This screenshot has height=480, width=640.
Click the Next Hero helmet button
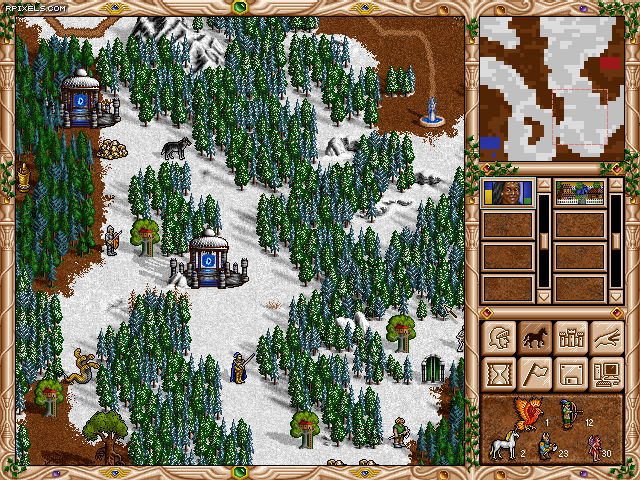pyautogui.click(x=498, y=338)
